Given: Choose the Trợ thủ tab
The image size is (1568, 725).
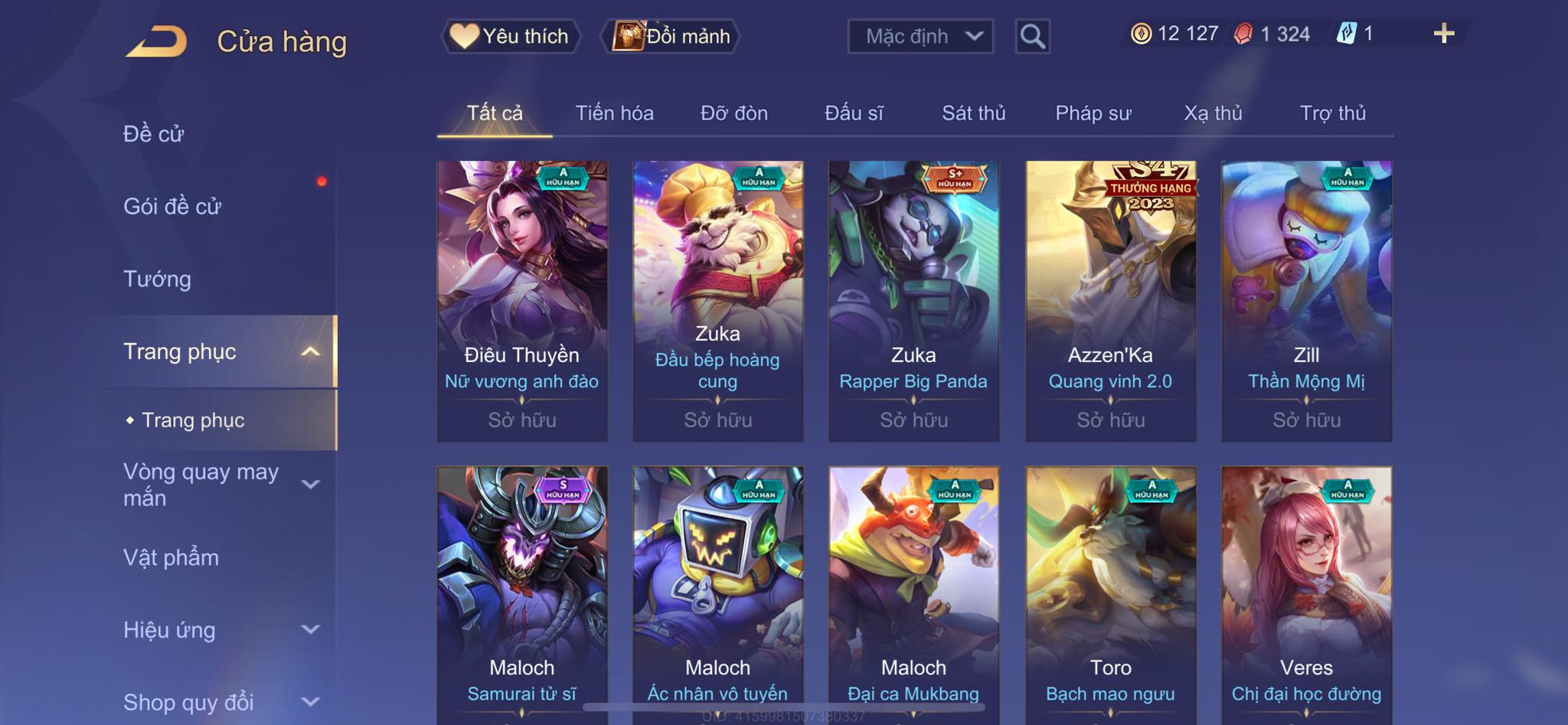Looking at the screenshot, I should 1332,113.
